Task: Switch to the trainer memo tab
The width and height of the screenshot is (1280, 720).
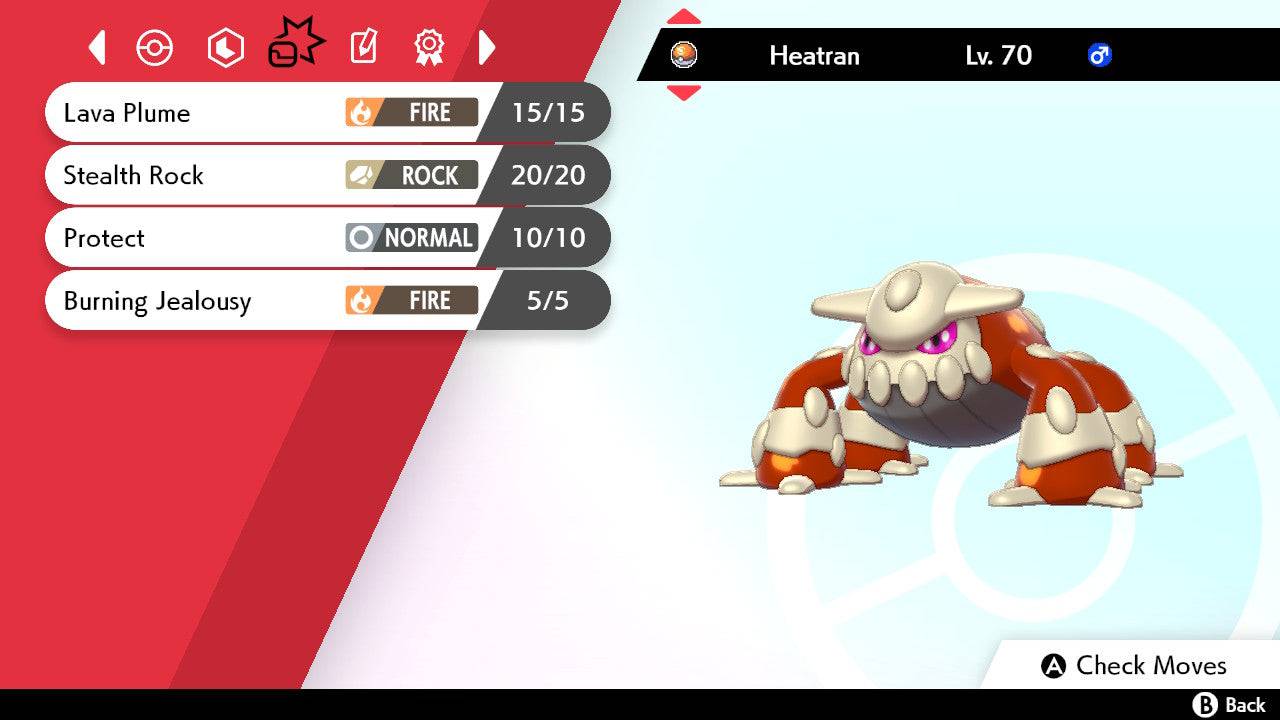Action: pos(363,47)
